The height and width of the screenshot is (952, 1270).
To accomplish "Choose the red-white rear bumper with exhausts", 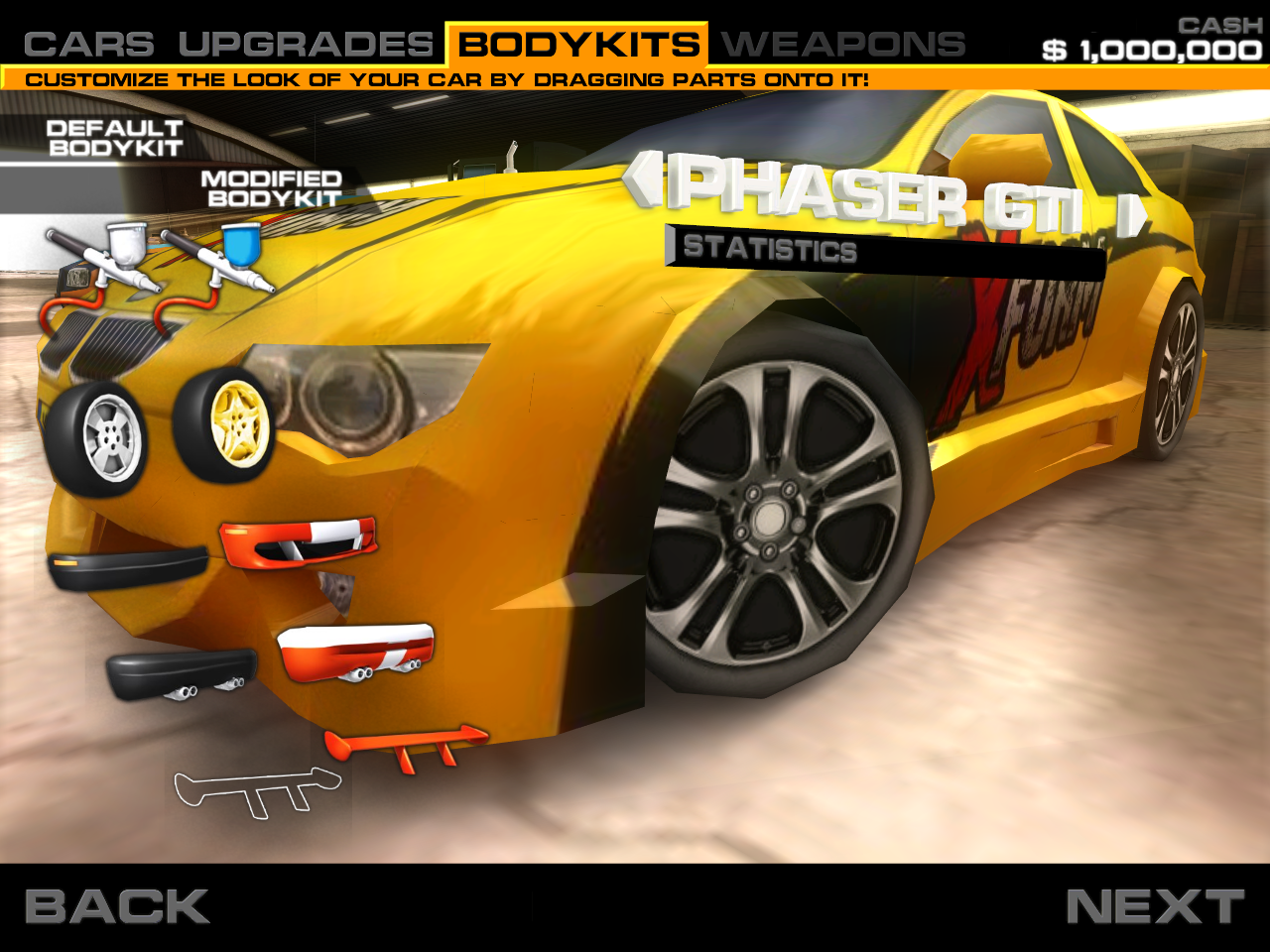I will pyautogui.click(x=357, y=653).
